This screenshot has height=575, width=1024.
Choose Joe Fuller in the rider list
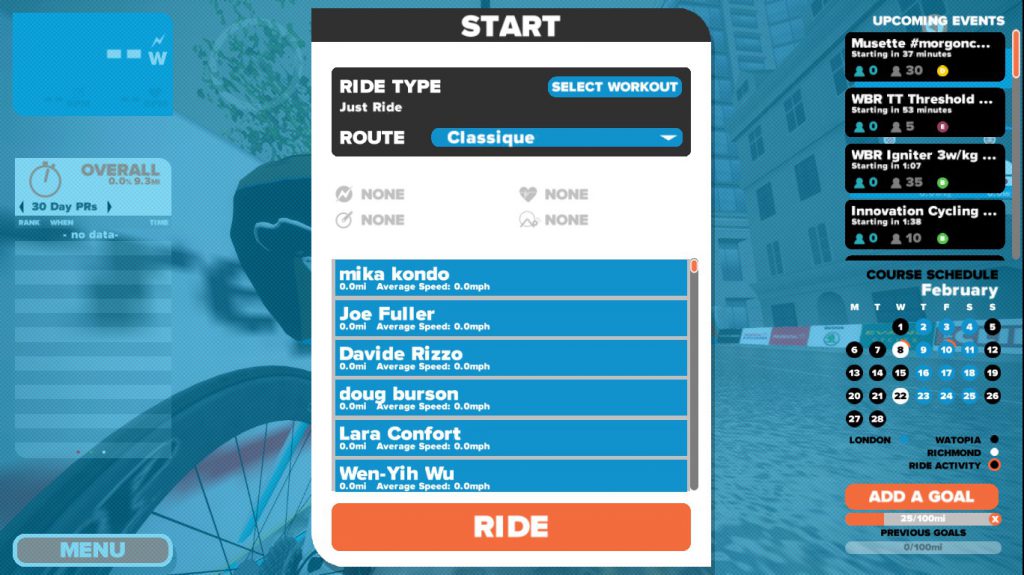[x=510, y=318]
